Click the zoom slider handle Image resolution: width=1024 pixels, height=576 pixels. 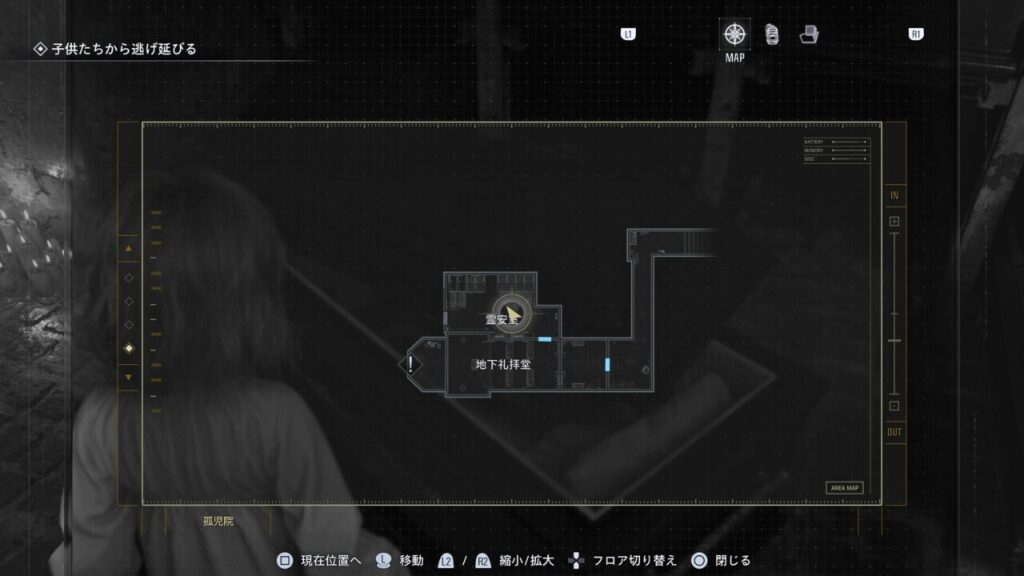click(x=894, y=341)
